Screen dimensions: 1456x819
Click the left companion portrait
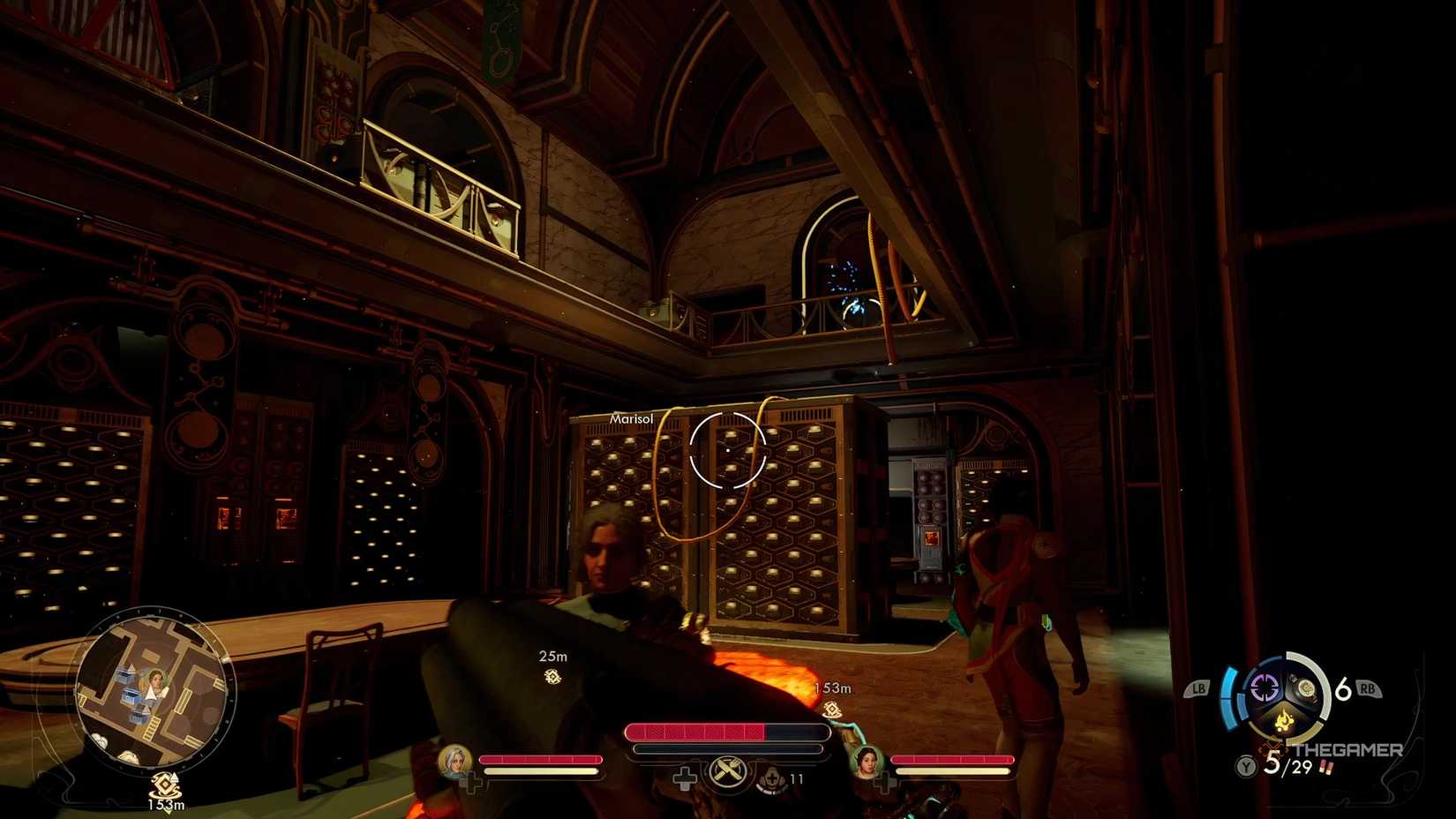454,763
